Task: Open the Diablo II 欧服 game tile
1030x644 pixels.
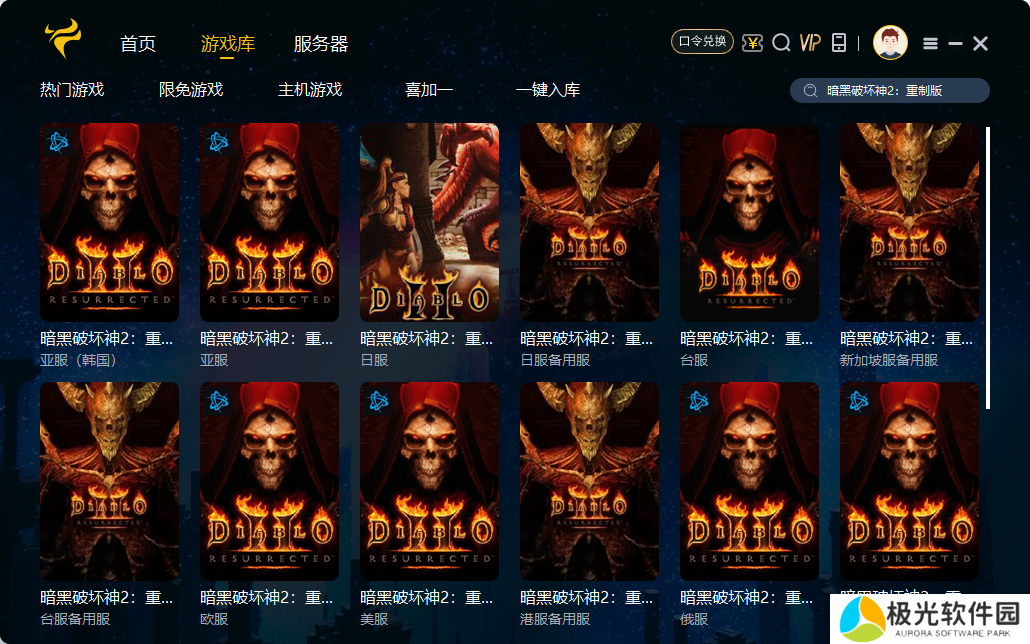Action: coord(269,480)
